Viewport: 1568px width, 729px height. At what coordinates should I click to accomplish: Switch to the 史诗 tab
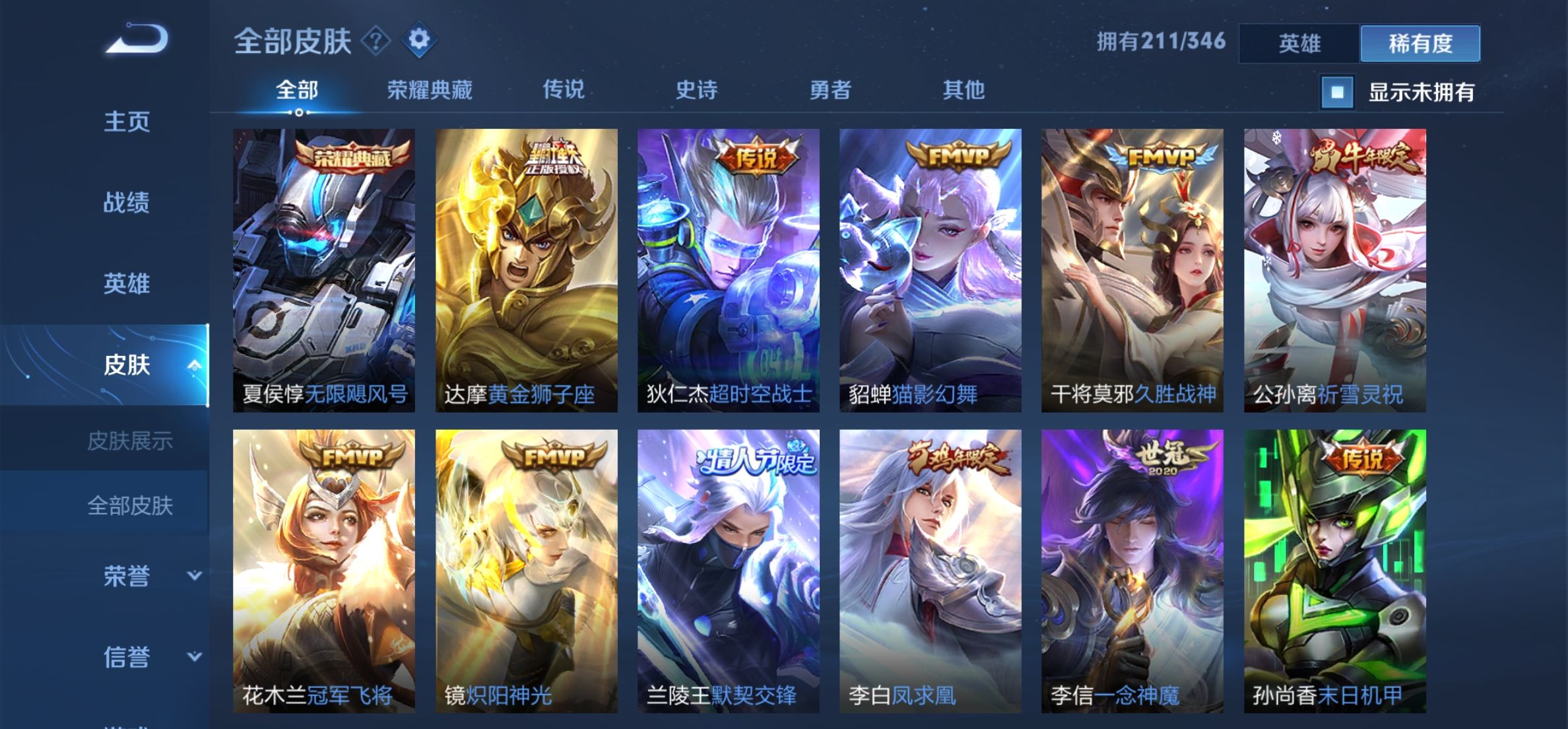point(696,90)
